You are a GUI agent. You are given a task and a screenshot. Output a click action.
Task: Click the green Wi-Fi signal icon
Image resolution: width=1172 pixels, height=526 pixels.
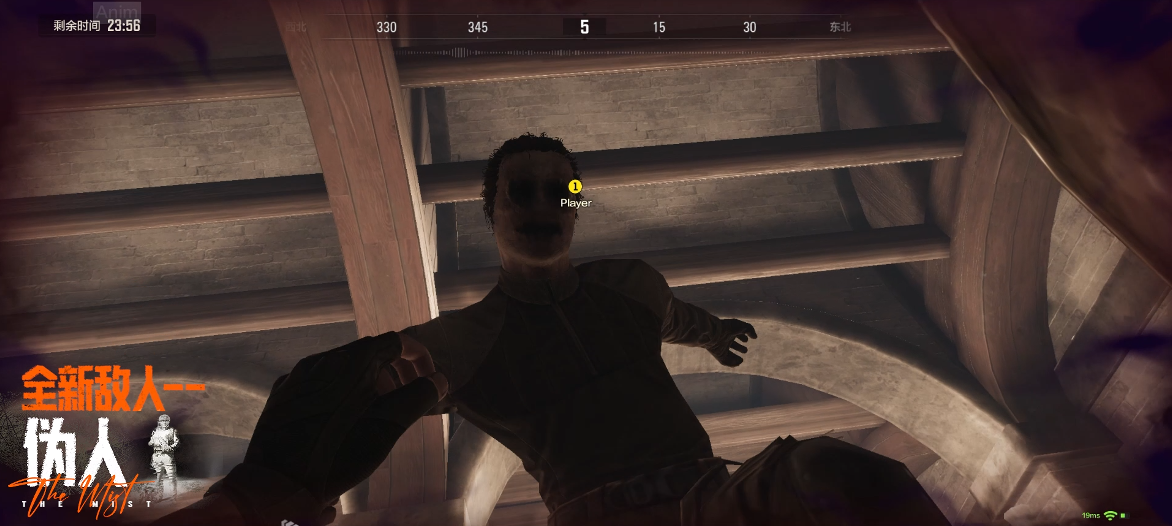tap(1110, 515)
